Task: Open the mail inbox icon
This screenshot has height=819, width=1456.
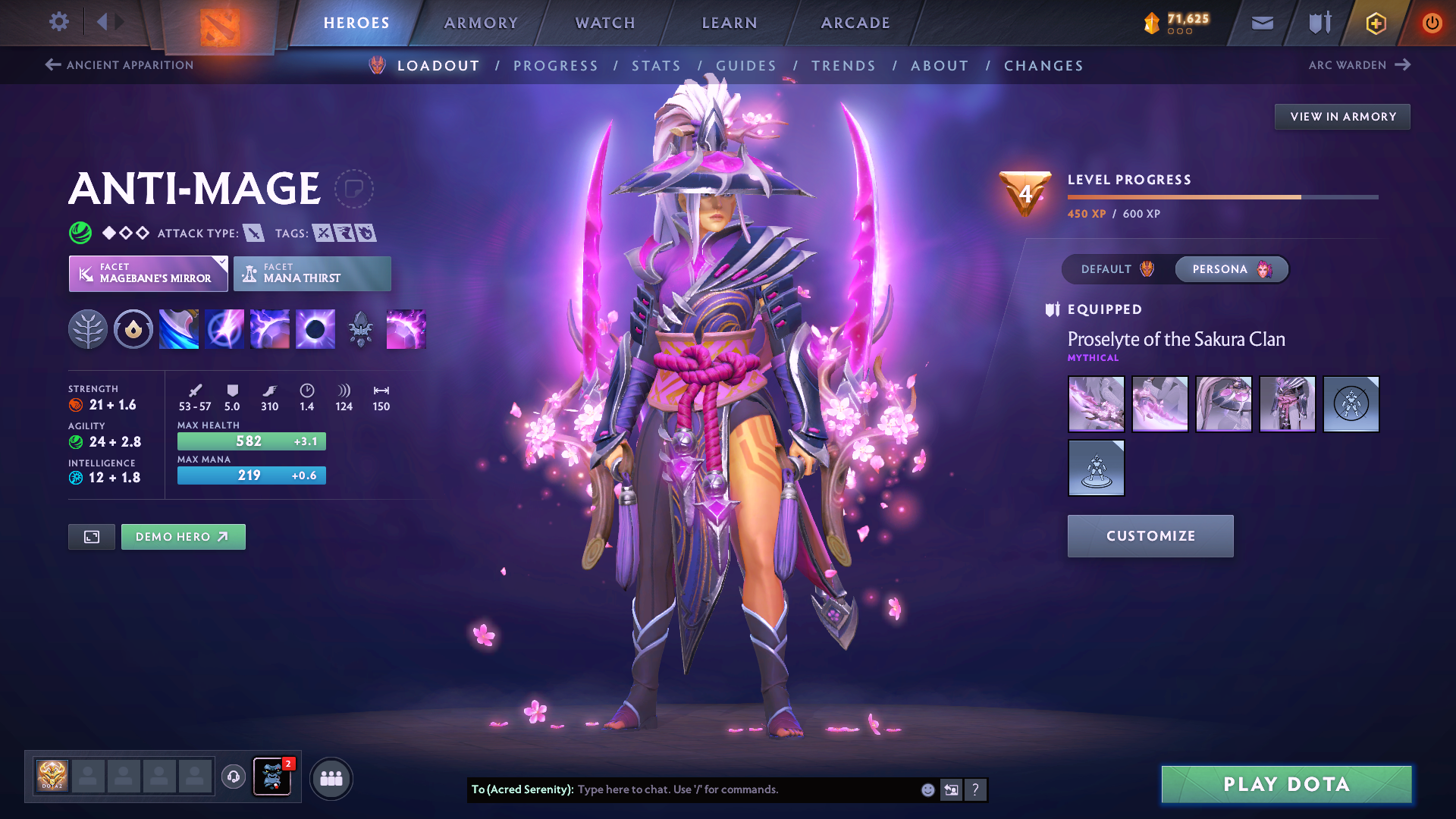Action: point(1262,23)
